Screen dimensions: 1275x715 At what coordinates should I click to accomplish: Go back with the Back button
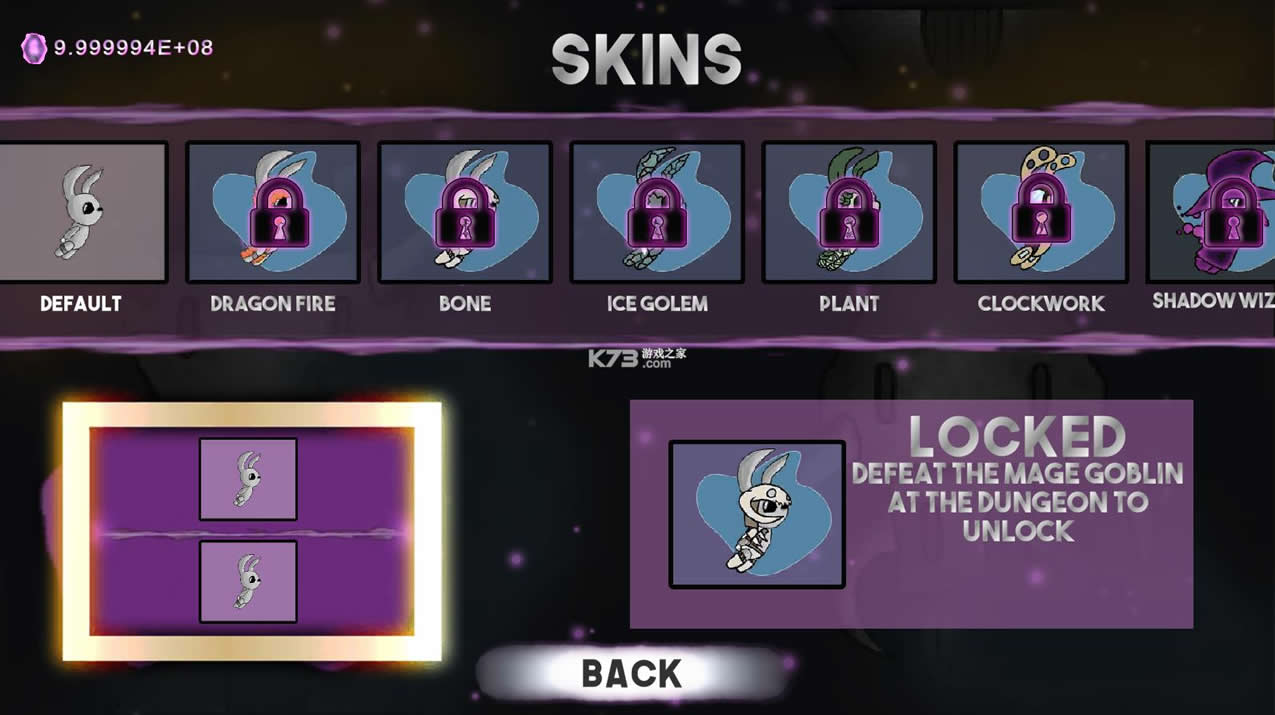tap(632, 673)
